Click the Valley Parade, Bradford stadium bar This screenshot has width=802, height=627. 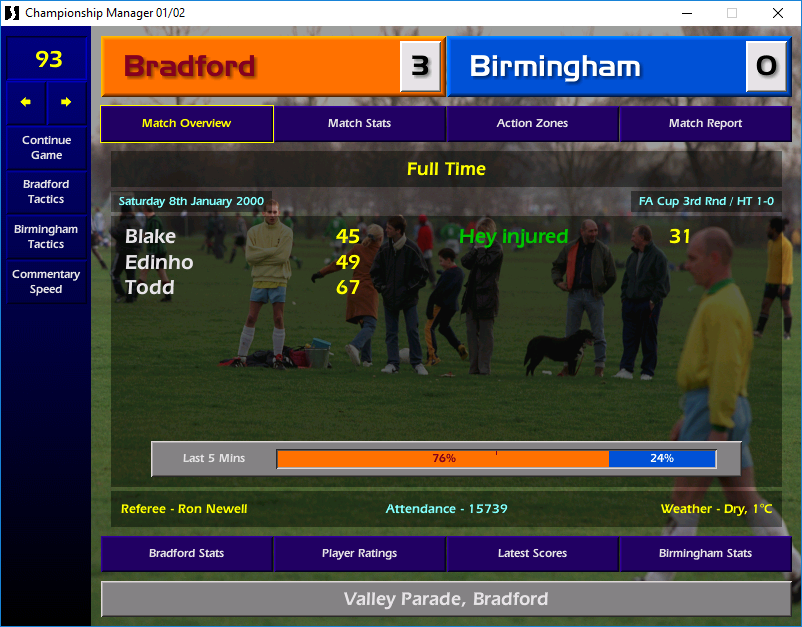446,599
